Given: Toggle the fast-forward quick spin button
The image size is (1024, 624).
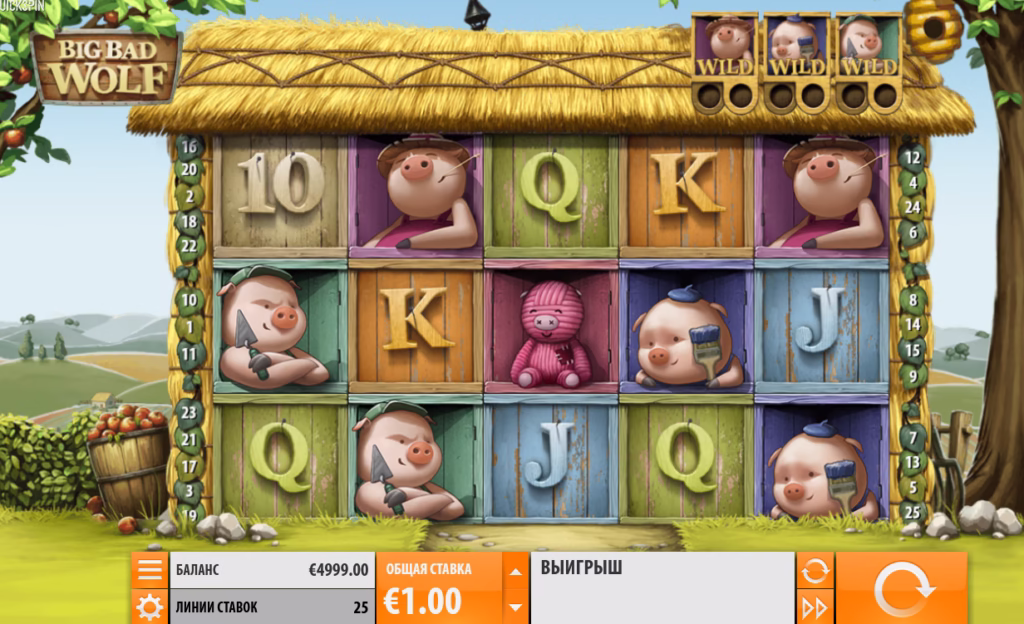Looking at the screenshot, I should point(815,606).
